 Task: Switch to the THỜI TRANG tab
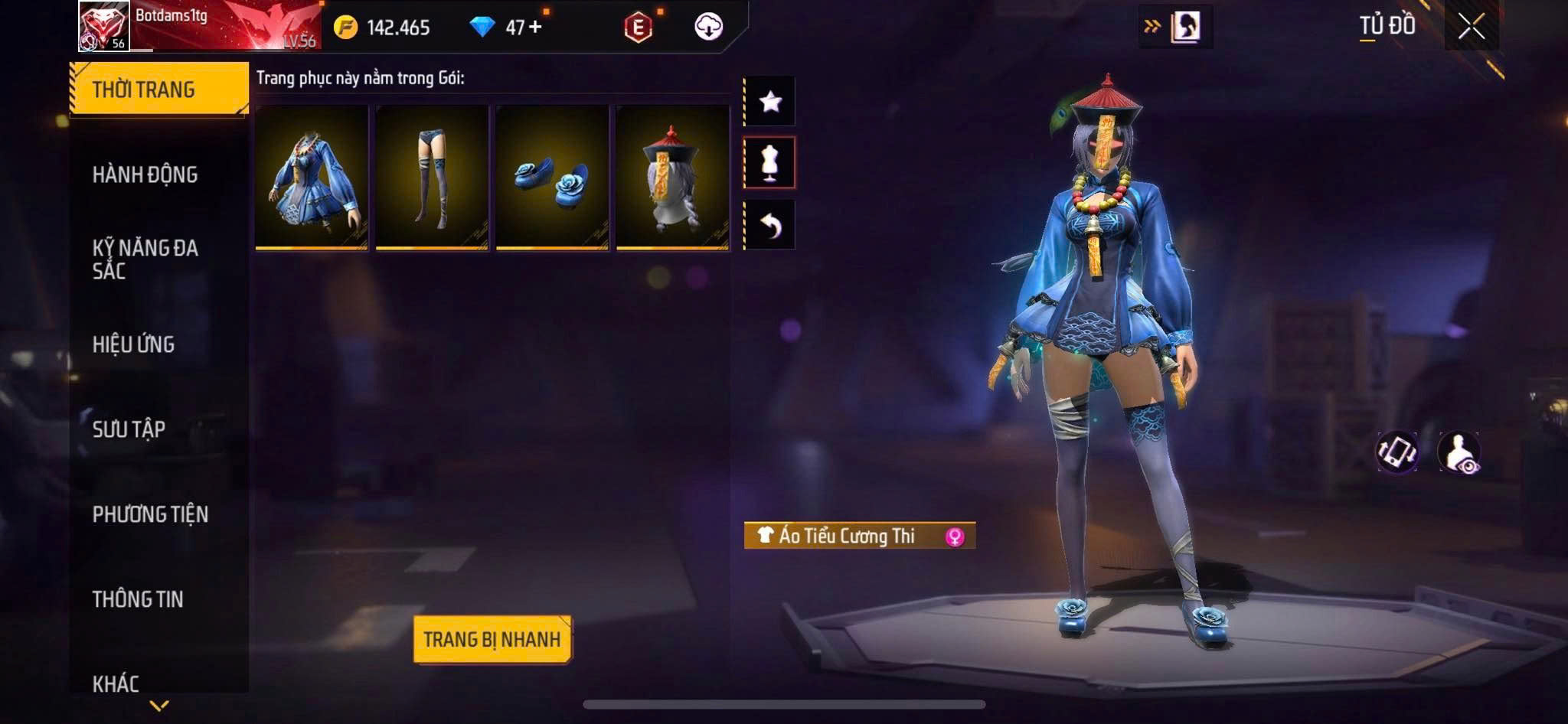point(158,90)
